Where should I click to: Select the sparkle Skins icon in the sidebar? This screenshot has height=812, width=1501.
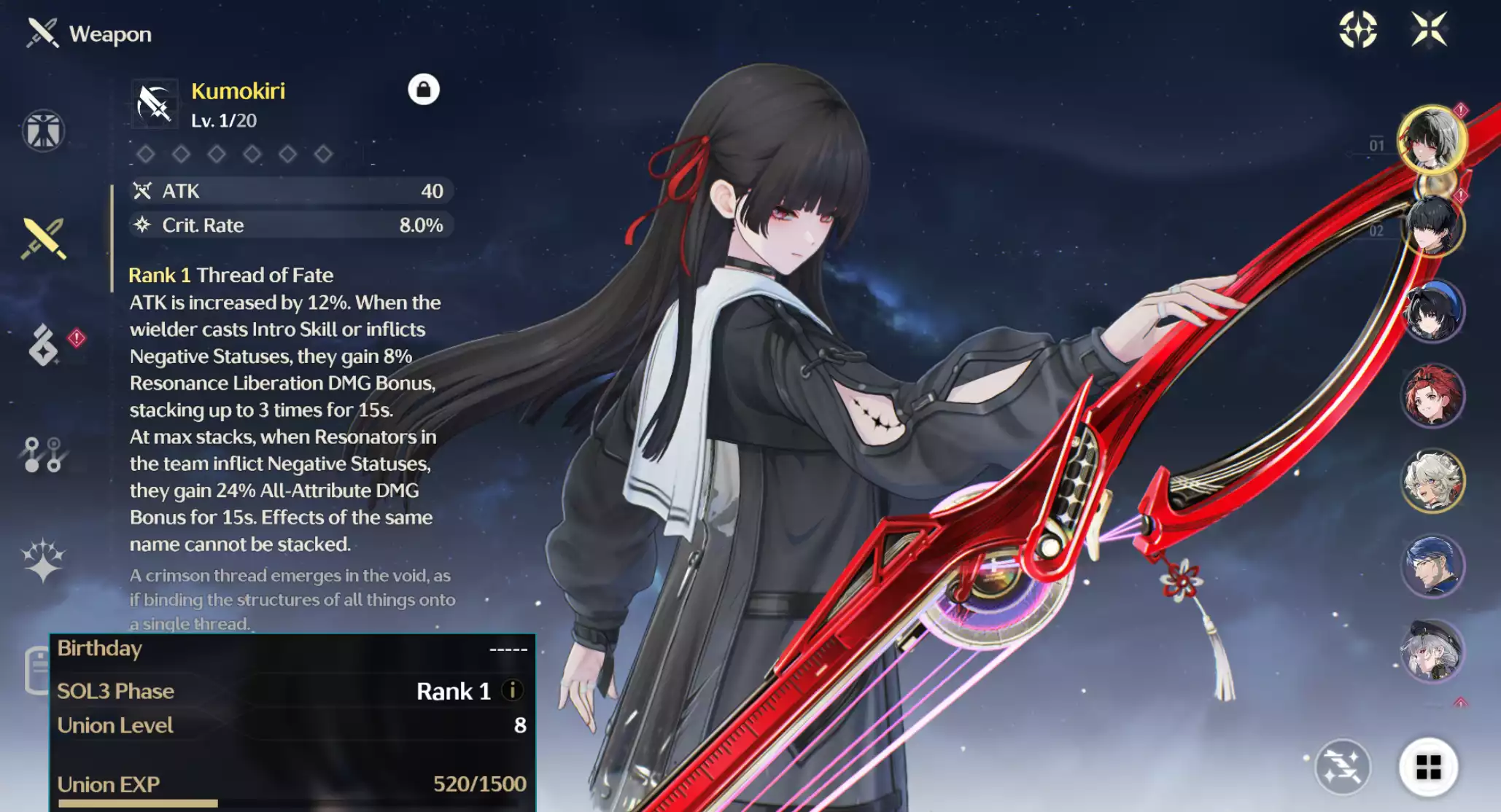44,560
